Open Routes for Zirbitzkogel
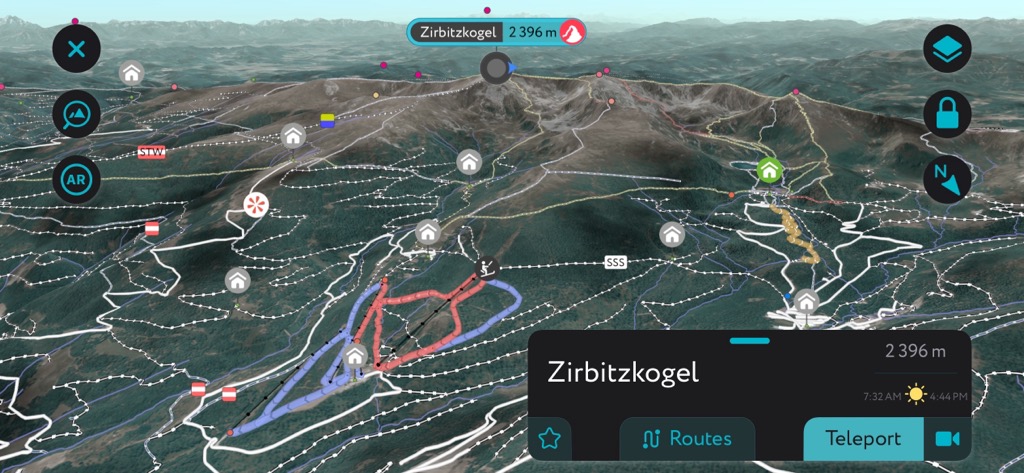The height and width of the screenshot is (473, 1024). click(x=687, y=438)
